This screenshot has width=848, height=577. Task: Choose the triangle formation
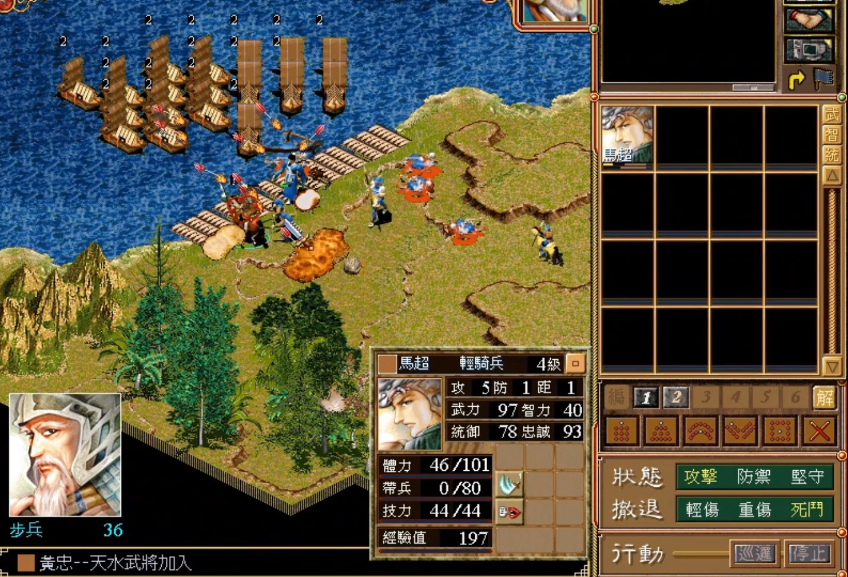[660, 431]
